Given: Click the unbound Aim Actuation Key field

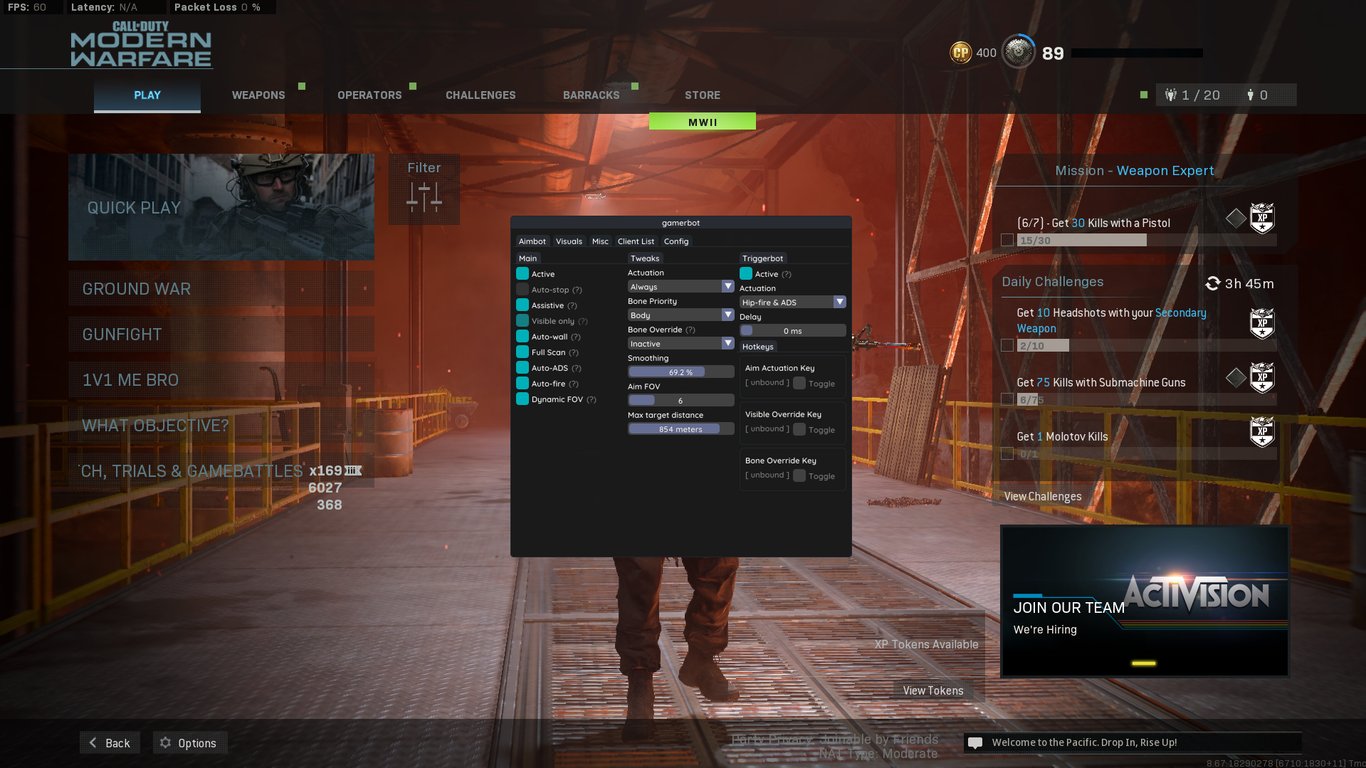Looking at the screenshot, I should coord(766,383).
